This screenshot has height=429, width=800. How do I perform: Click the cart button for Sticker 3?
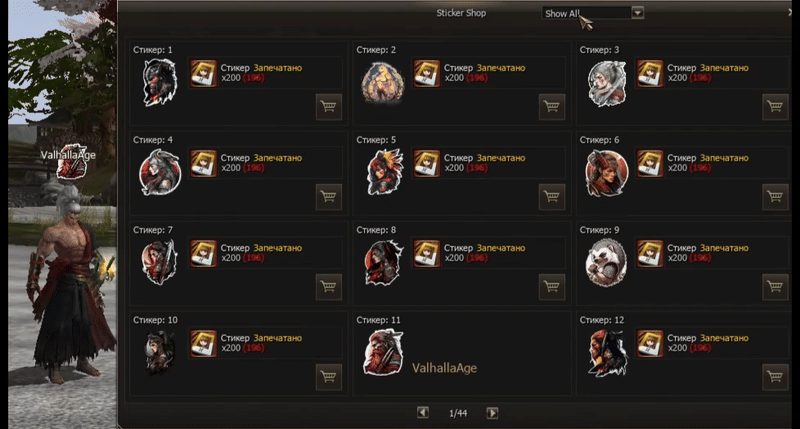[x=775, y=107]
